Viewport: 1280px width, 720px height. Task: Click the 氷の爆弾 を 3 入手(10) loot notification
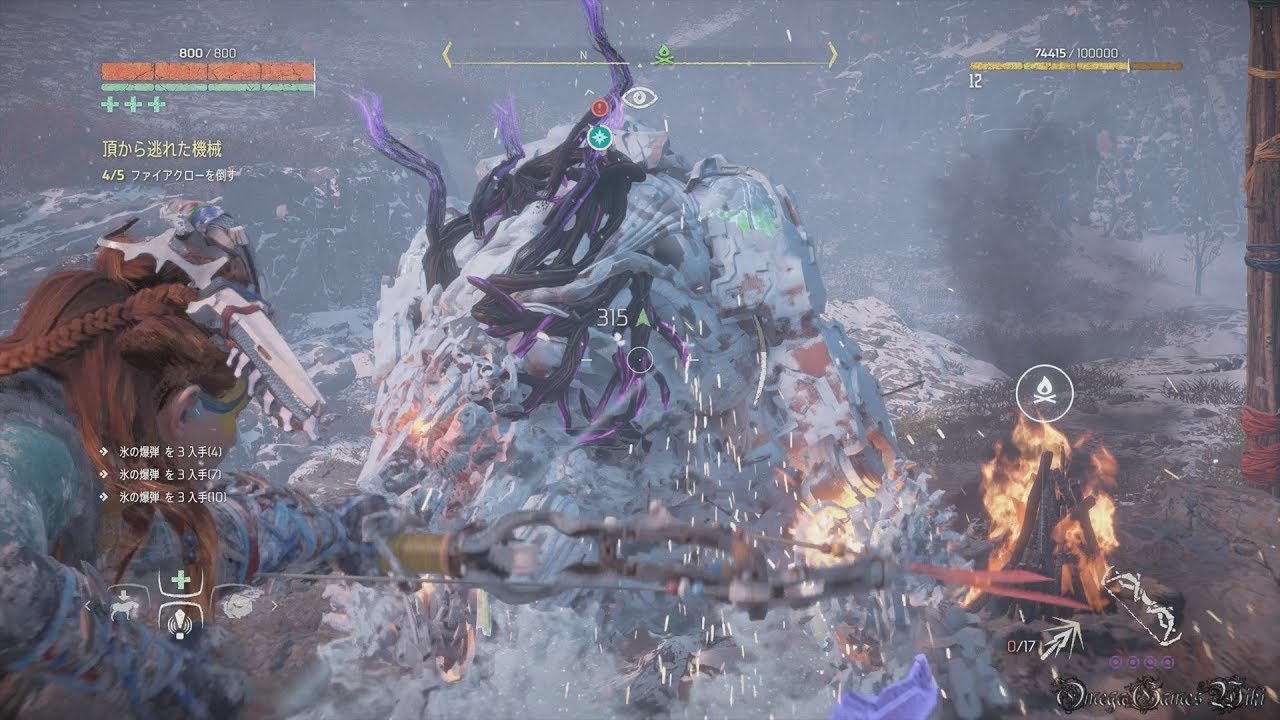[156, 496]
